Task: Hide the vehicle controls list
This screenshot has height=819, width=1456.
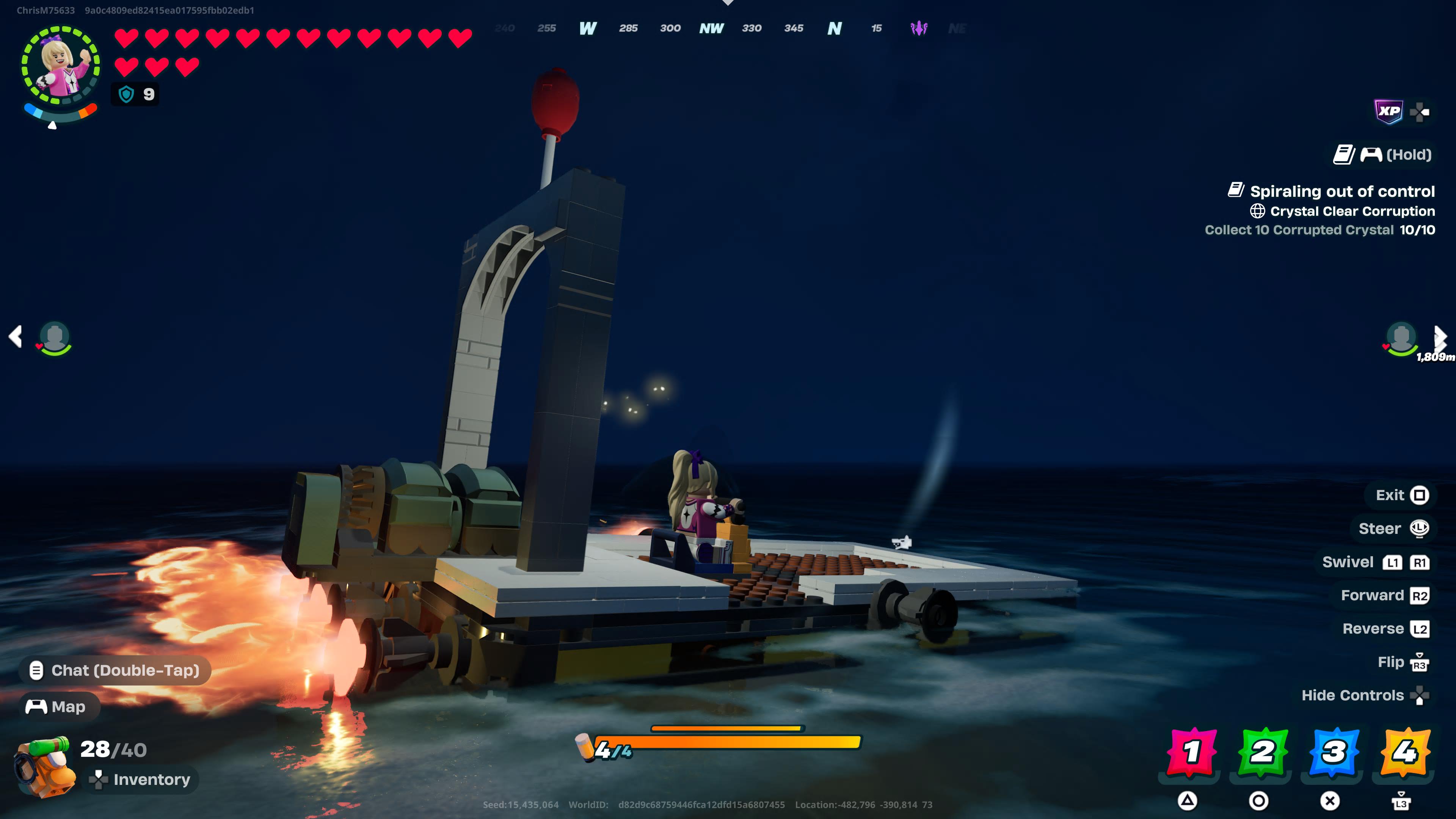Action: pyautogui.click(x=1365, y=695)
